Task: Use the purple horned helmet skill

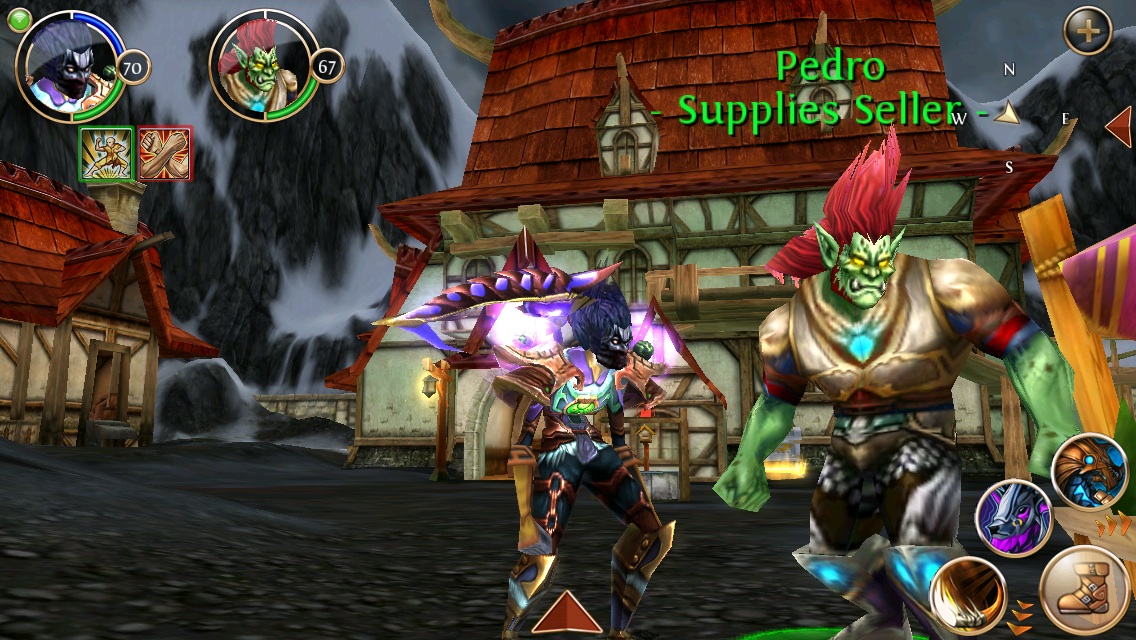Action: pyautogui.click(x=1013, y=518)
